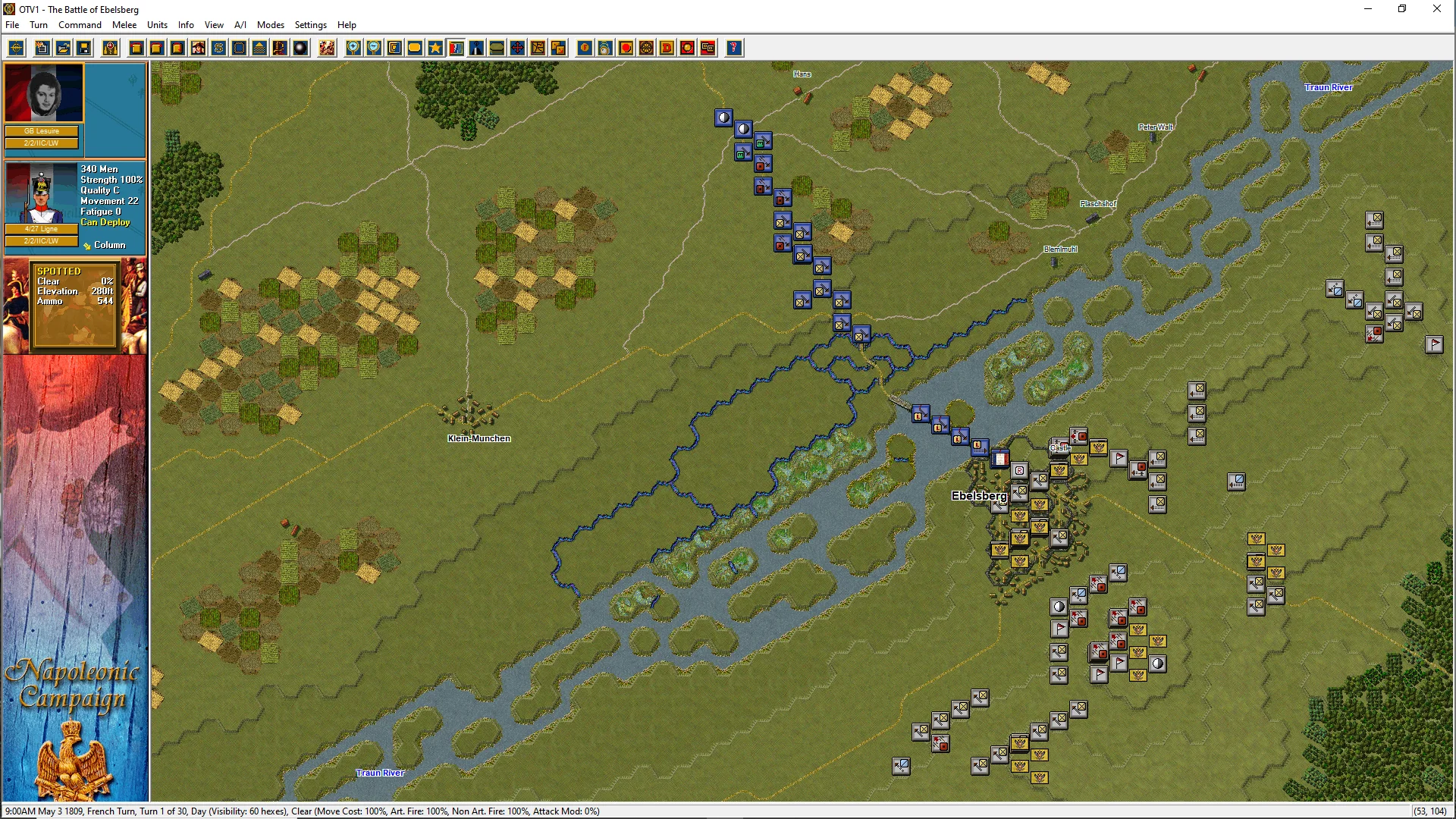Open the Help menu
Viewport: 1456px width, 819px height.
[347, 25]
